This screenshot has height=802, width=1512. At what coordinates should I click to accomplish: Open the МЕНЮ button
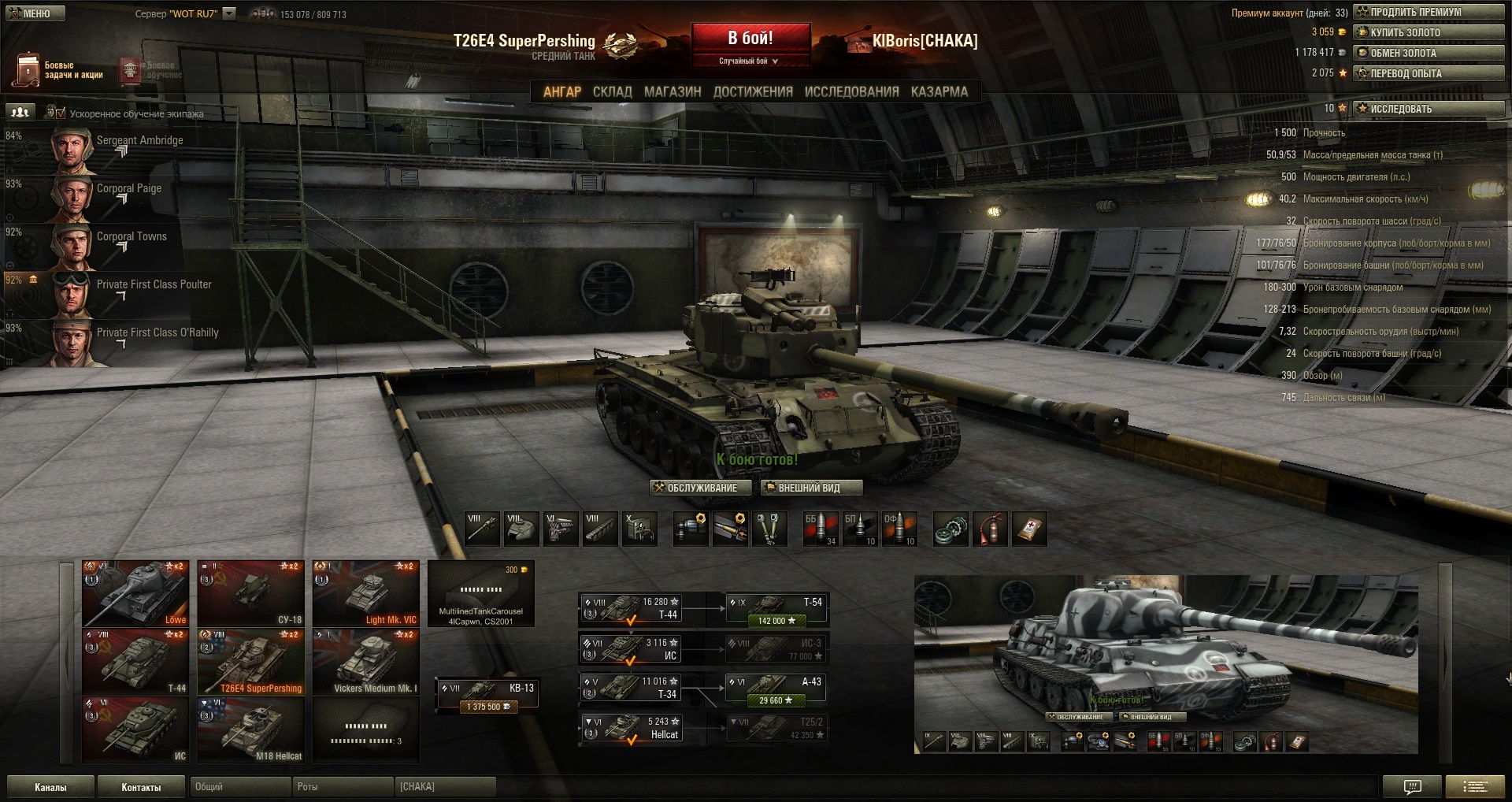35,13
